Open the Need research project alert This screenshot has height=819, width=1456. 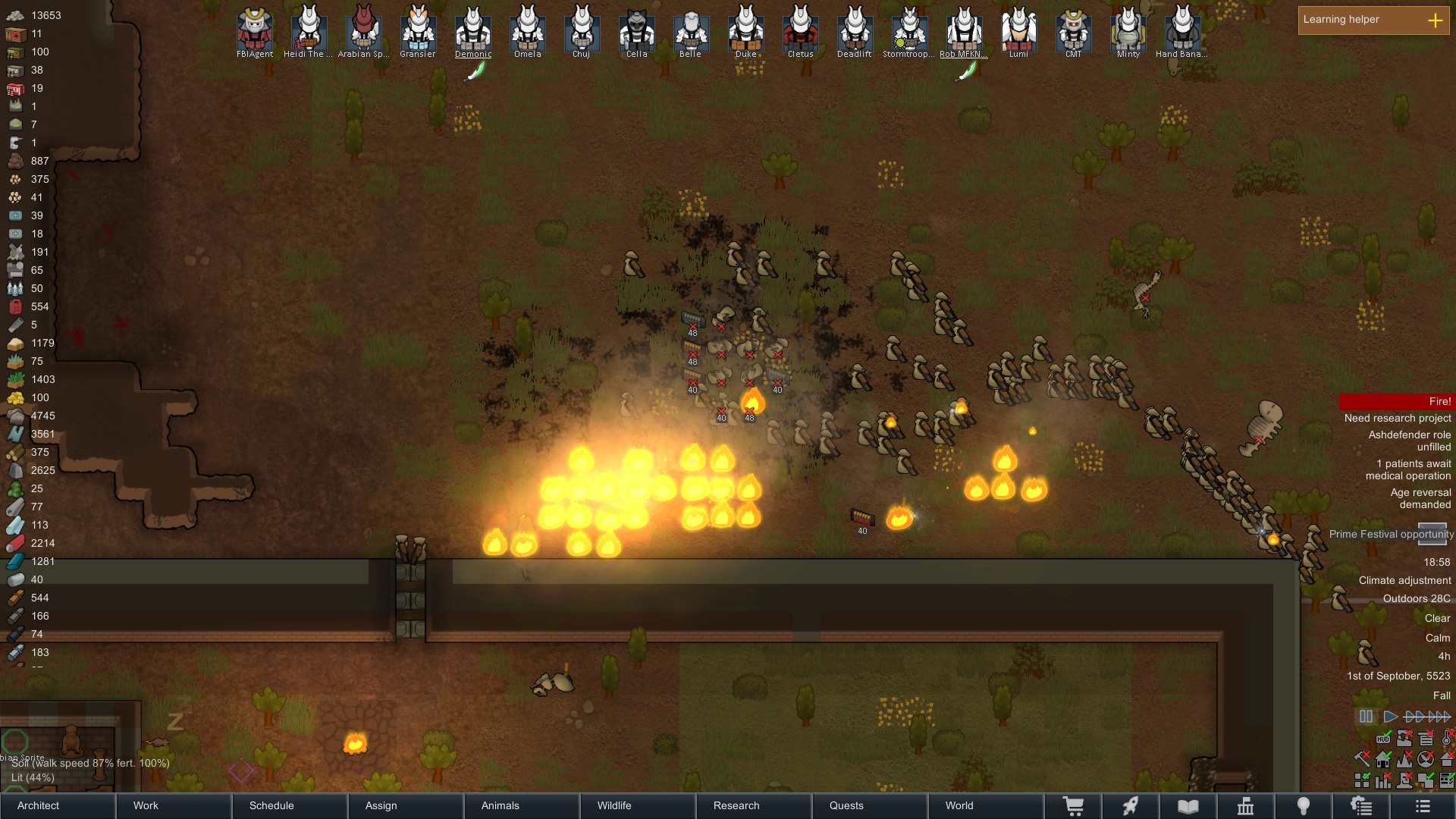point(1398,418)
